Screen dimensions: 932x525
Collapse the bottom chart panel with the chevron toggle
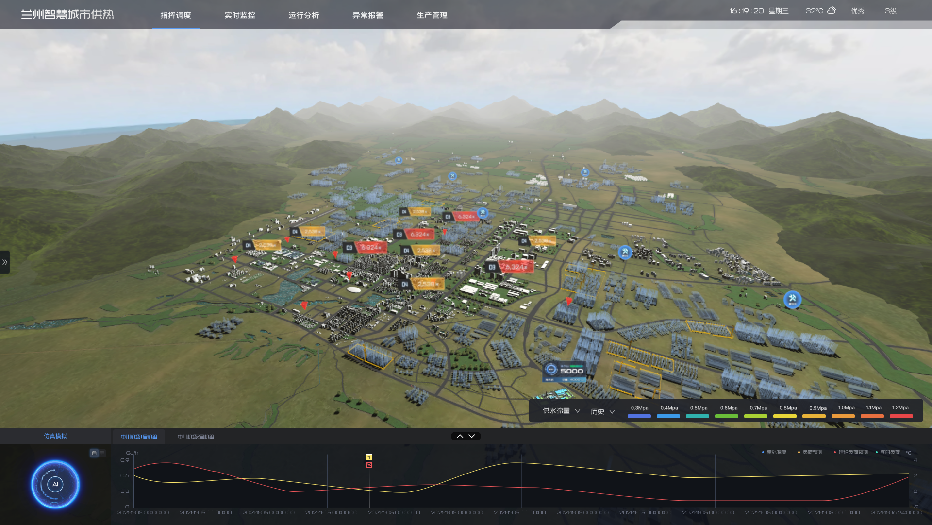[466, 436]
